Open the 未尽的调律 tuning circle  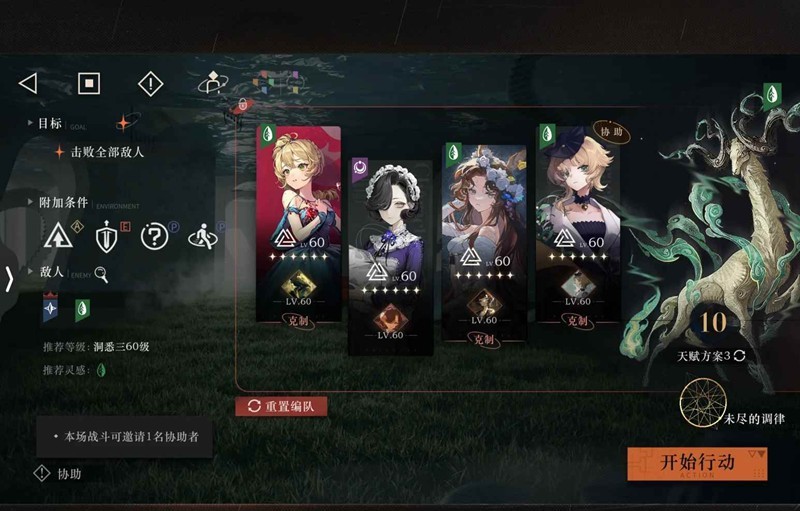tap(703, 403)
